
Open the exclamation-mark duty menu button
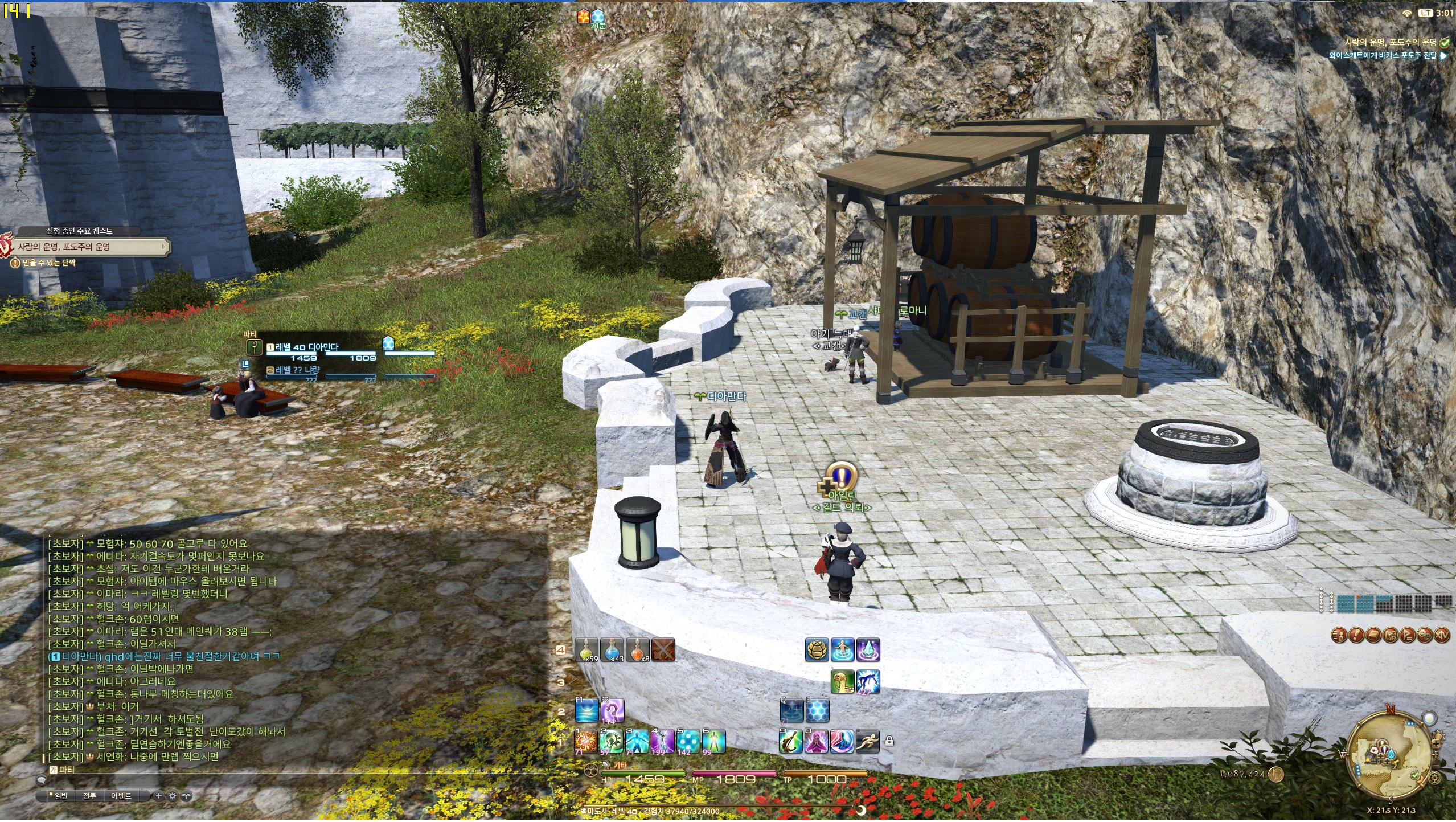(1356, 635)
